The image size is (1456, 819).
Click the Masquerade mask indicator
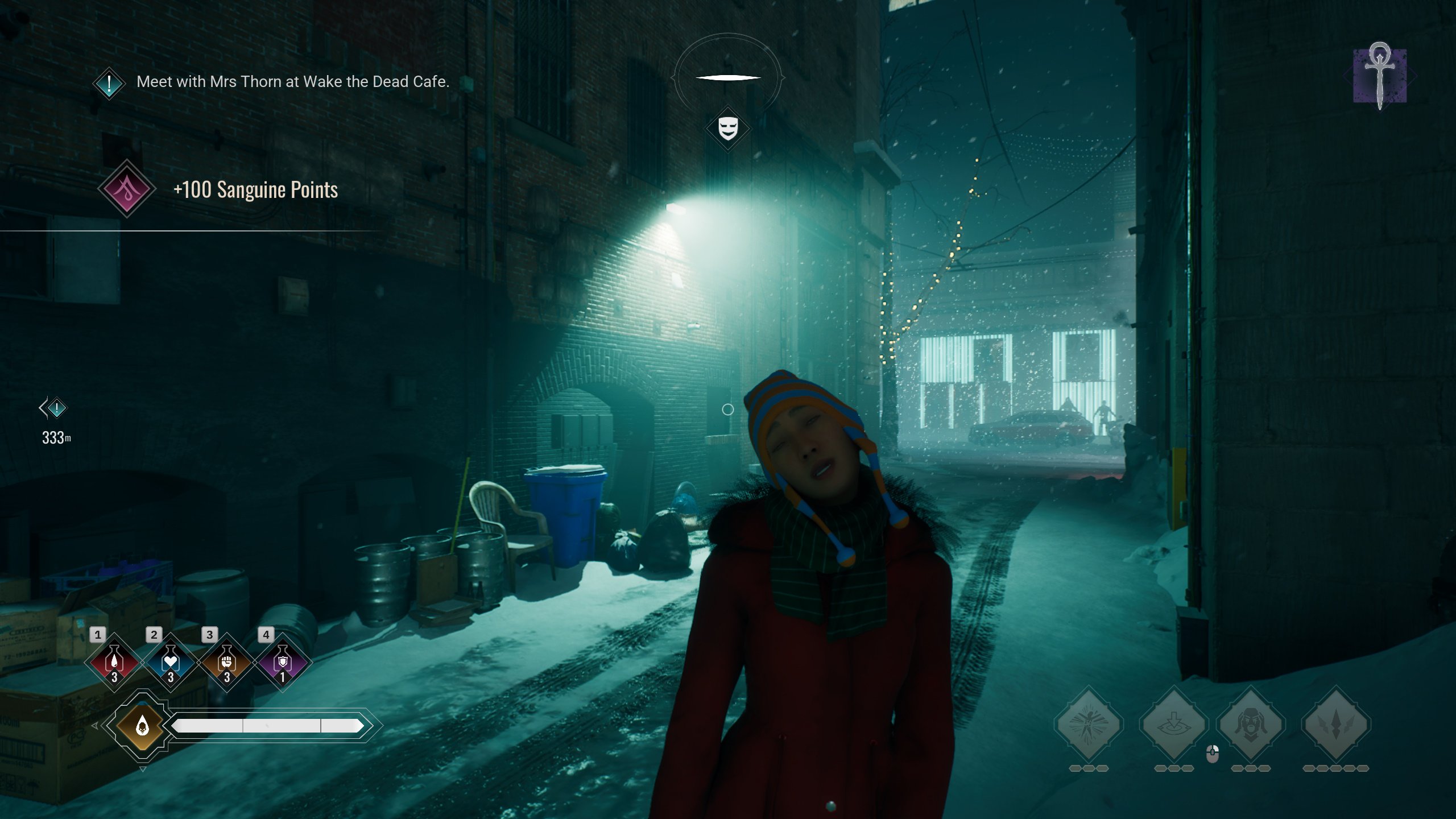728,129
